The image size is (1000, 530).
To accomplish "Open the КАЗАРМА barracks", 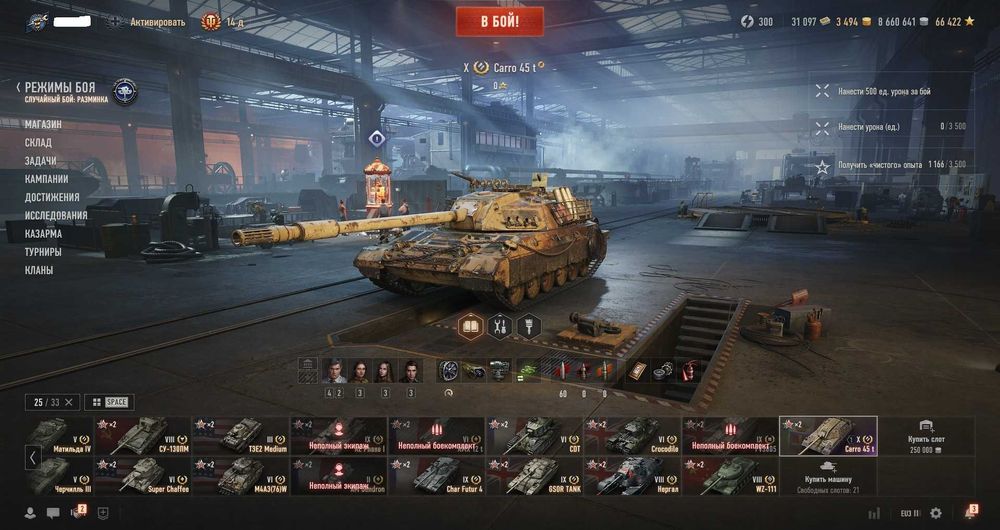I will point(43,233).
